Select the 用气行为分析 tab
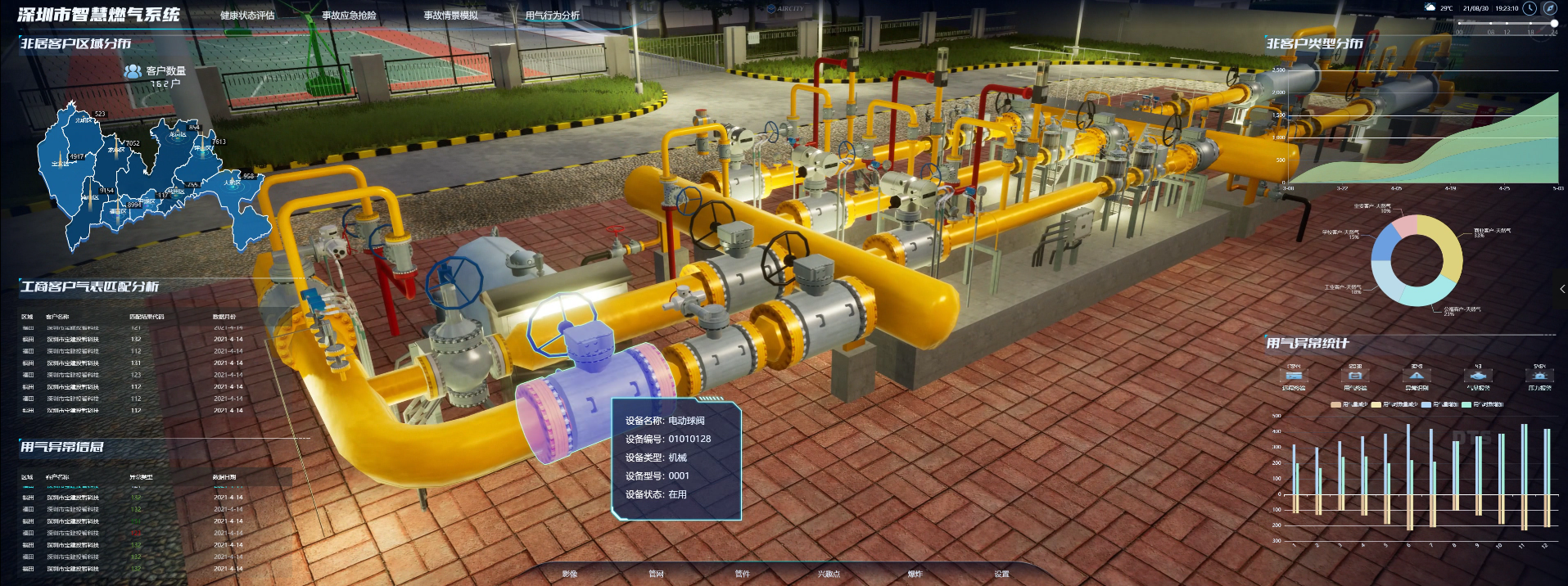The image size is (1568, 586). coord(552,16)
